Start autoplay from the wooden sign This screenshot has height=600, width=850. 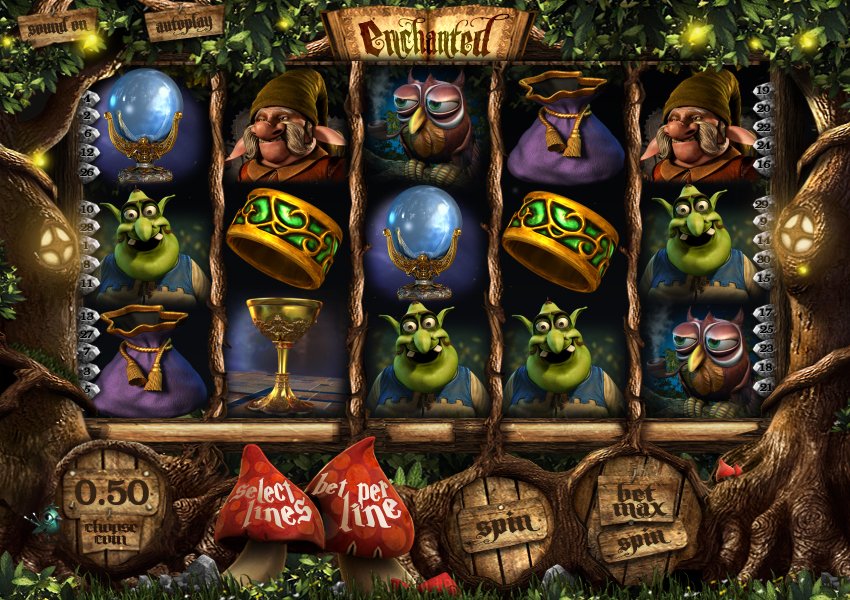pyautogui.click(x=184, y=23)
